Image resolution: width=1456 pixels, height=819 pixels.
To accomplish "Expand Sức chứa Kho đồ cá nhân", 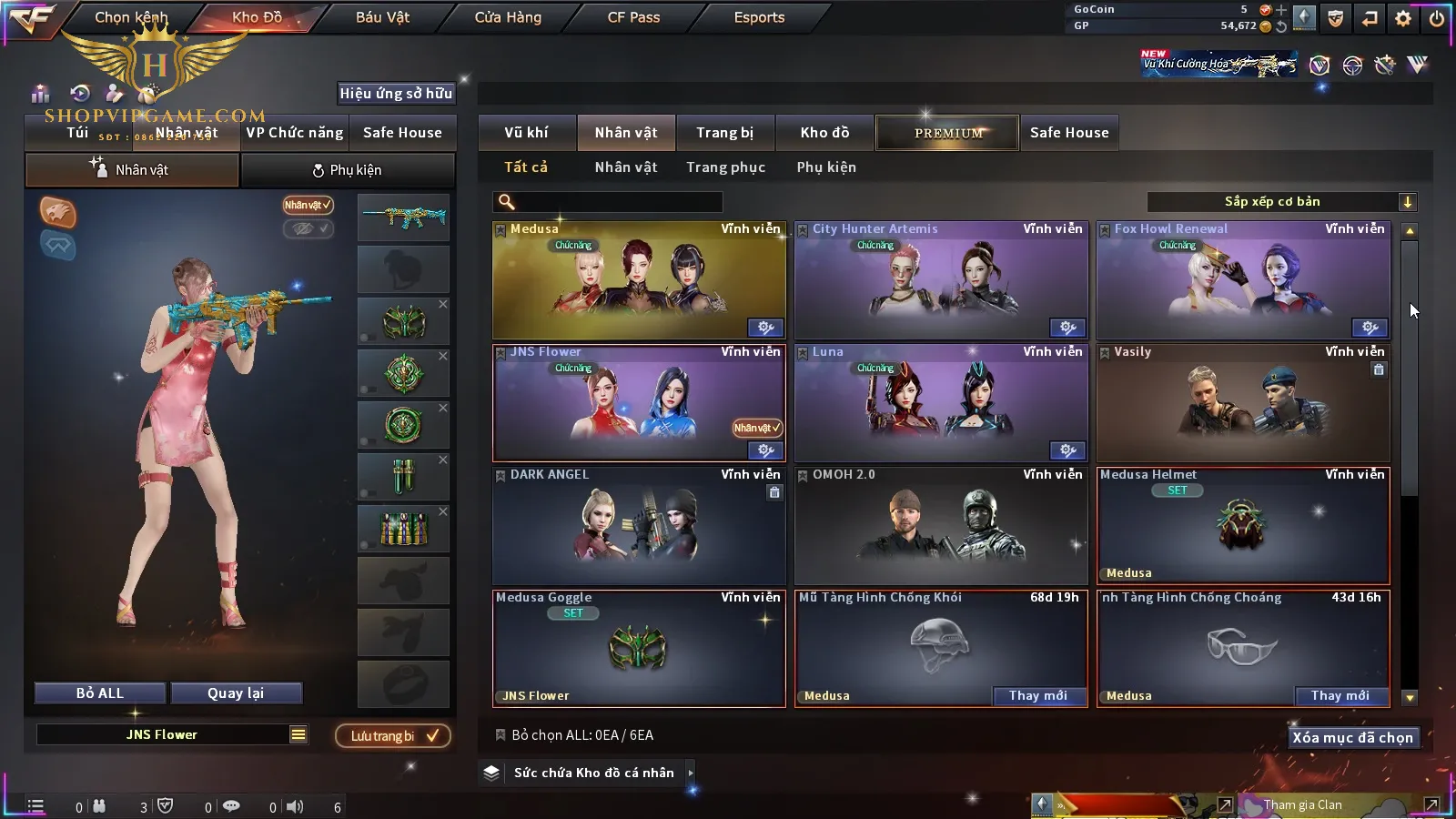I will click(593, 773).
